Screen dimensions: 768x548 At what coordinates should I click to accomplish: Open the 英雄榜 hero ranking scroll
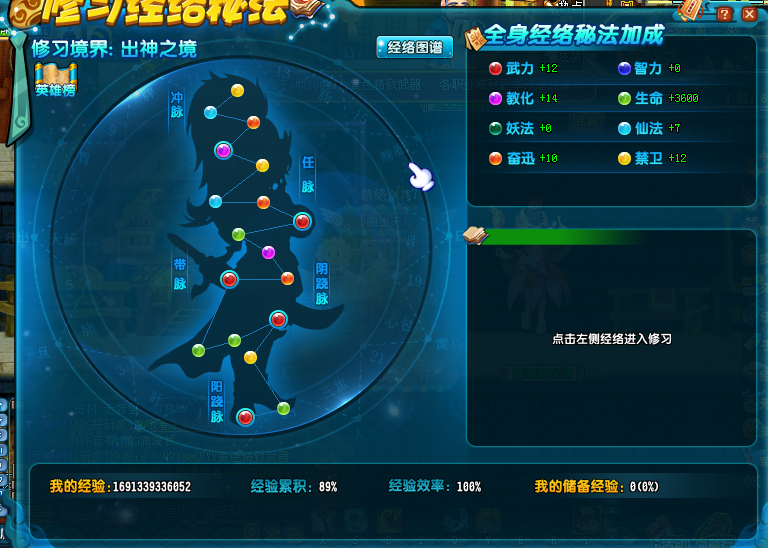point(55,79)
